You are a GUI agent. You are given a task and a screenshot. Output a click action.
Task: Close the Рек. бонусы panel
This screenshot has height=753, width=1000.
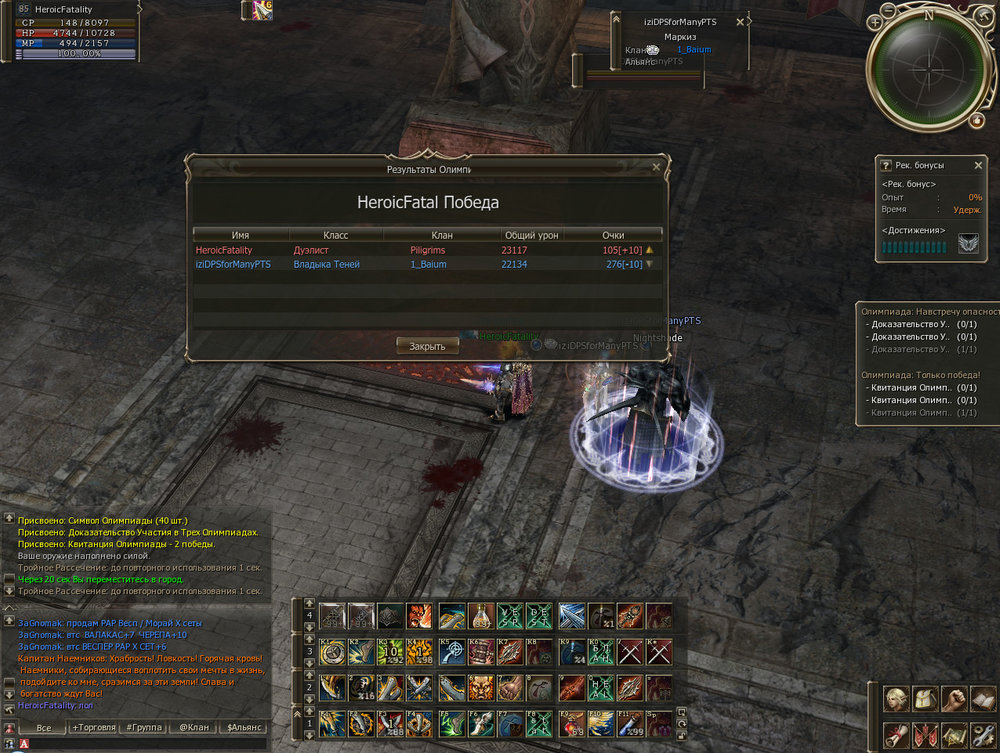coord(978,165)
